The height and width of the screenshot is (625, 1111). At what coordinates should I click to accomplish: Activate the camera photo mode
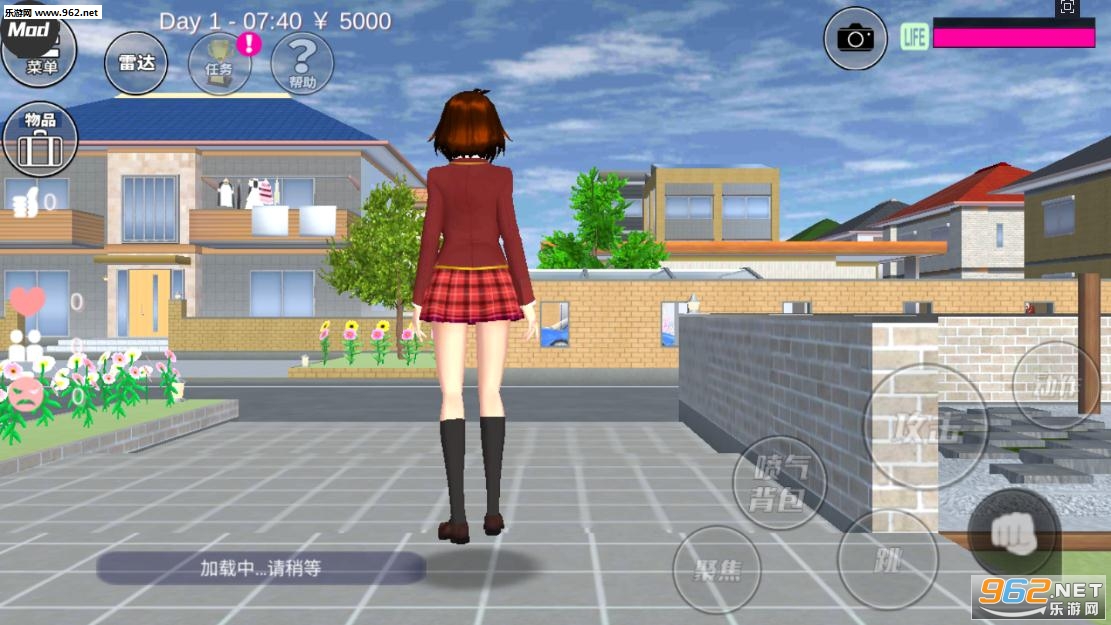(x=855, y=39)
